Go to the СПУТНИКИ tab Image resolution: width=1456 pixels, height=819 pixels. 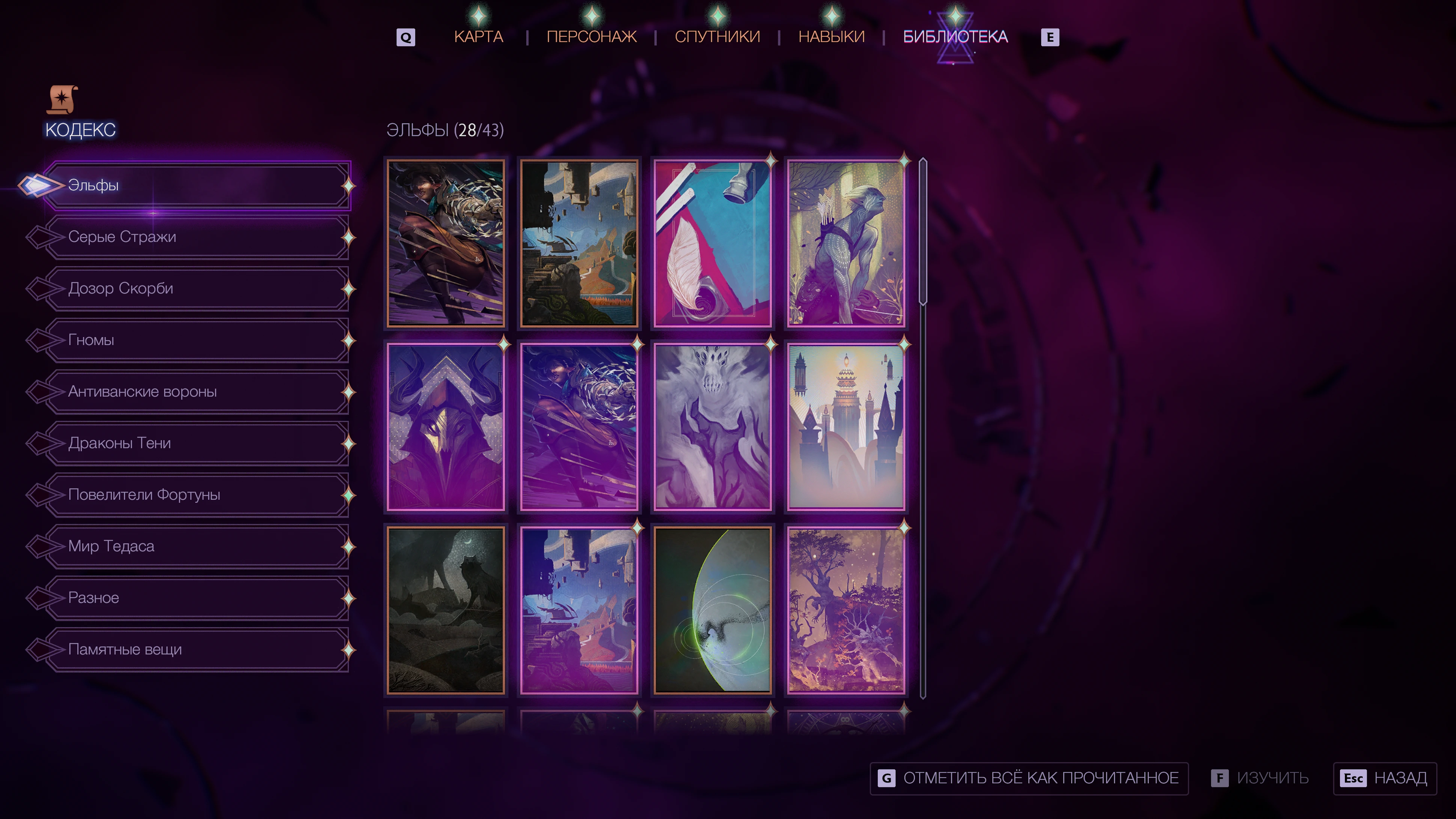click(x=717, y=37)
